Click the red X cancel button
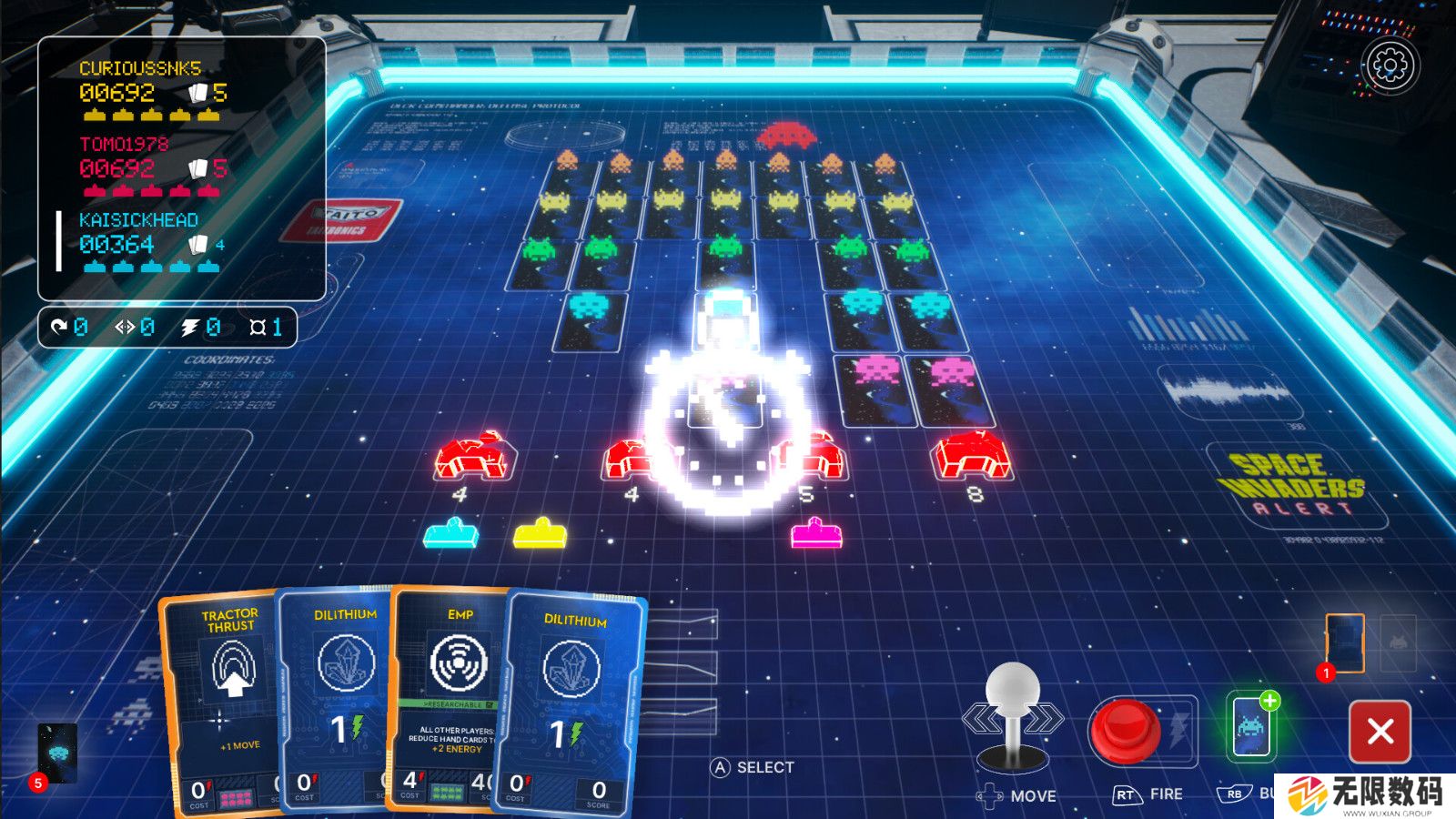The width and height of the screenshot is (1456, 819). [1380, 731]
